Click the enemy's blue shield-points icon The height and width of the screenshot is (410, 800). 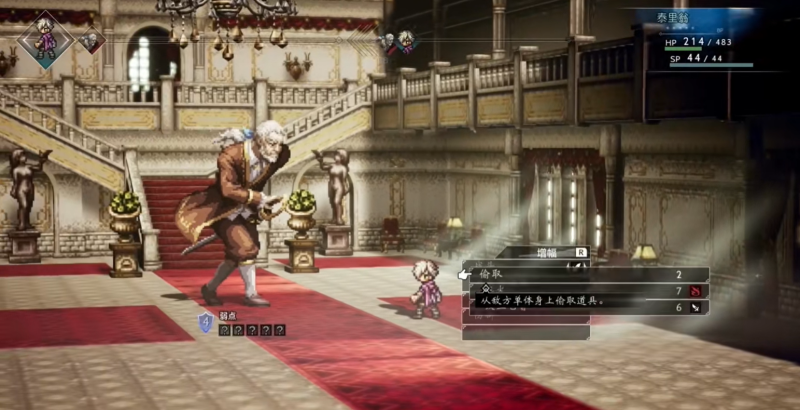pyautogui.click(x=206, y=321)
